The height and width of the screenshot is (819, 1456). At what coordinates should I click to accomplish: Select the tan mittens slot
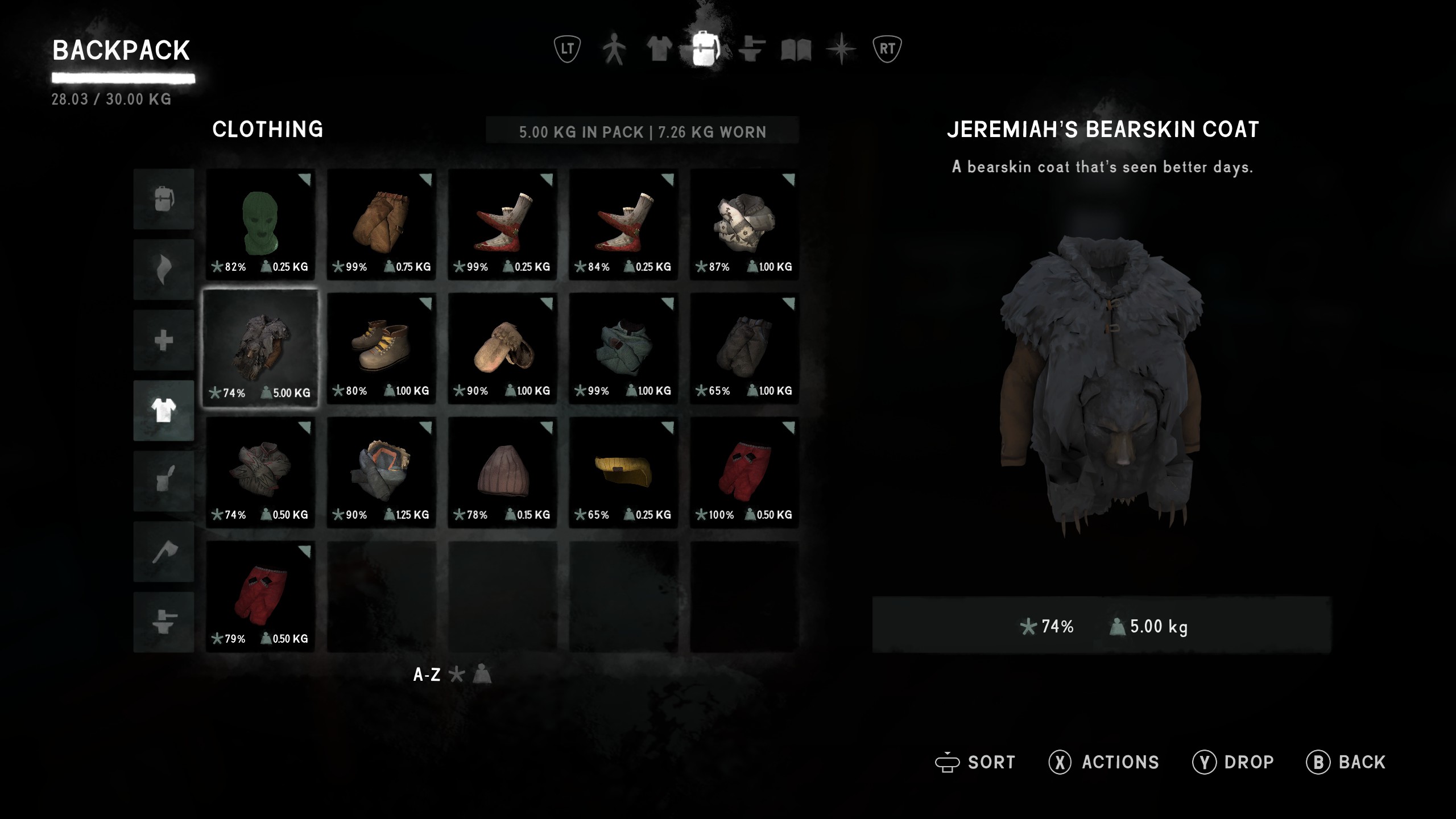(x=502, y=348)
